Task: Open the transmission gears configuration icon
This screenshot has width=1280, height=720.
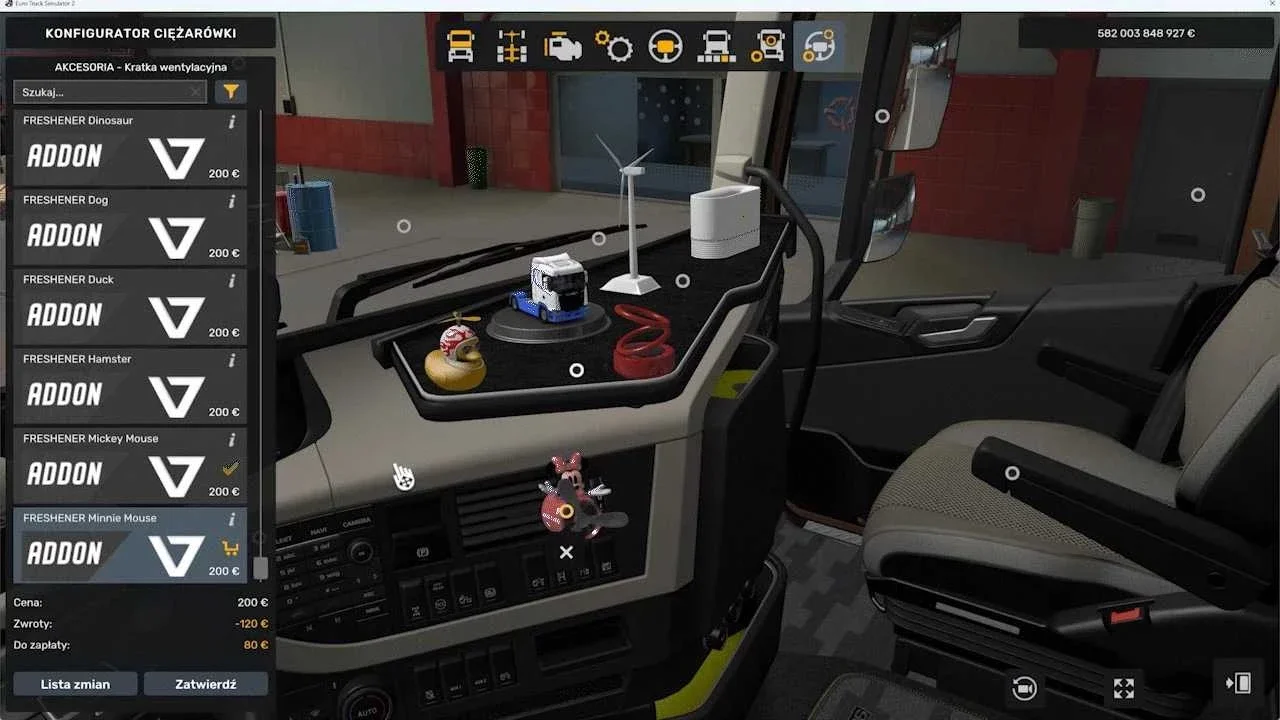Action: [615, 46]
